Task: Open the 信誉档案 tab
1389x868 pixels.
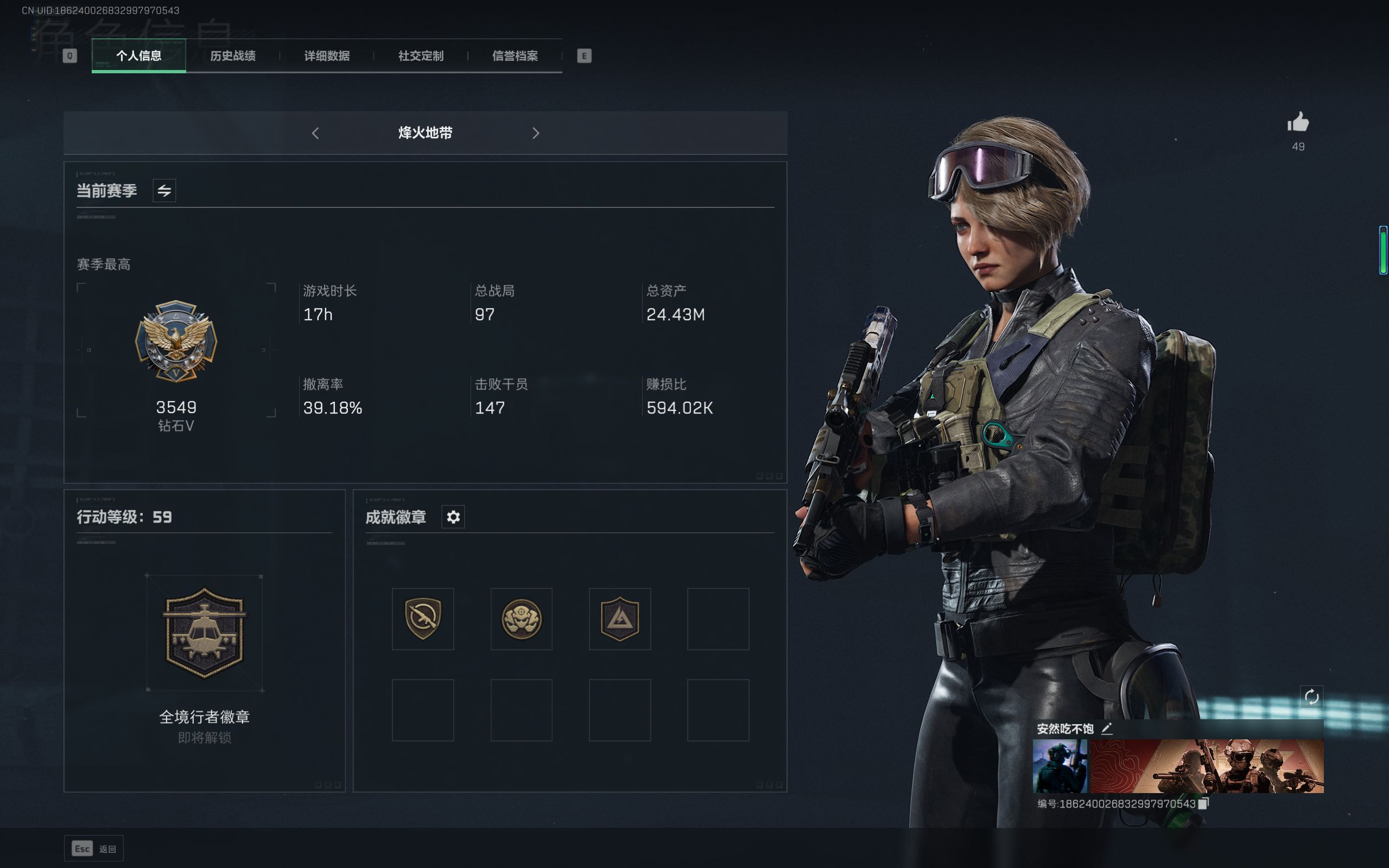Action: tap(515, 56)
